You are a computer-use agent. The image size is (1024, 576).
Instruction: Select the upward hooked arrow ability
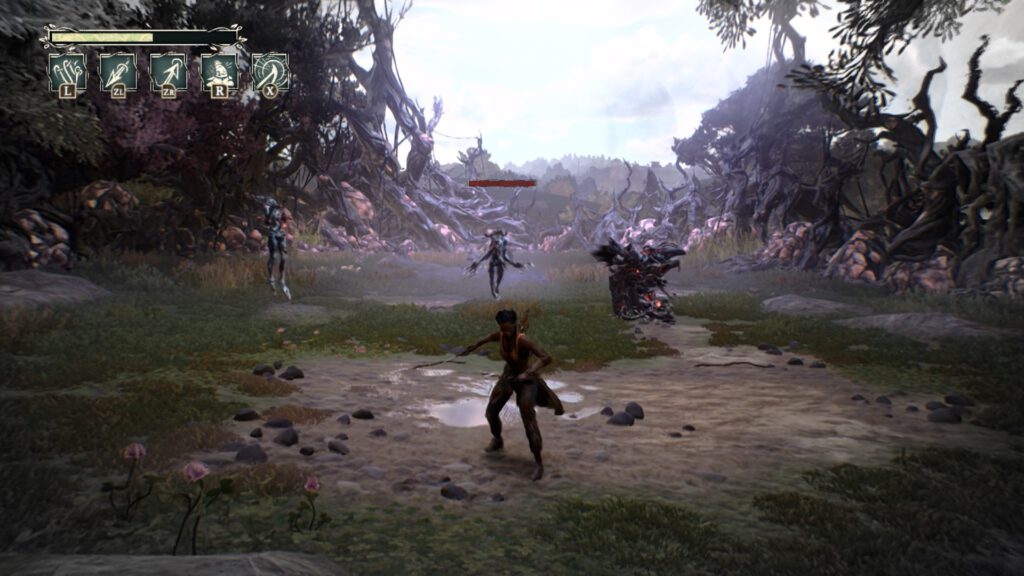[168, 72]
